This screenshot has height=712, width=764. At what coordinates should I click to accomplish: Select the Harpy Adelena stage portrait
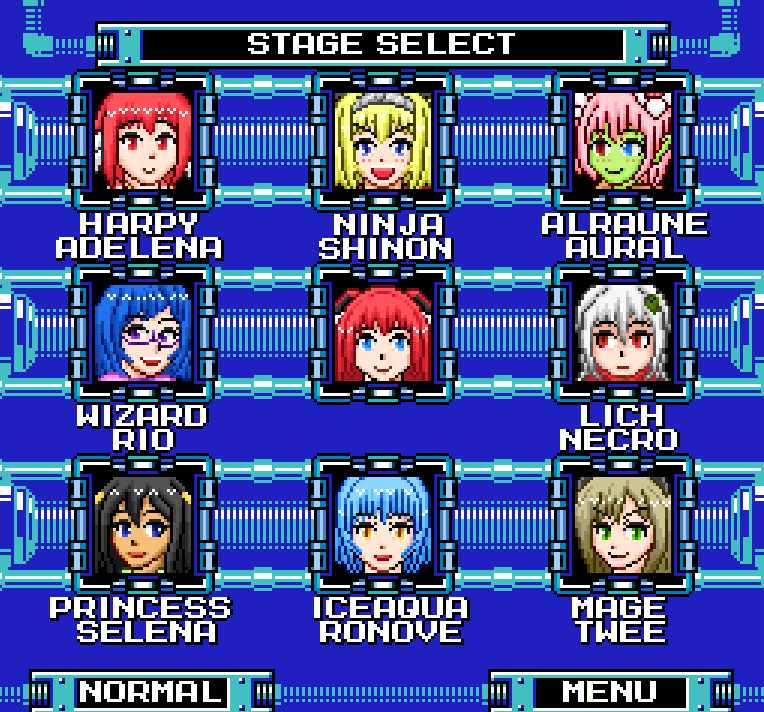142,141
